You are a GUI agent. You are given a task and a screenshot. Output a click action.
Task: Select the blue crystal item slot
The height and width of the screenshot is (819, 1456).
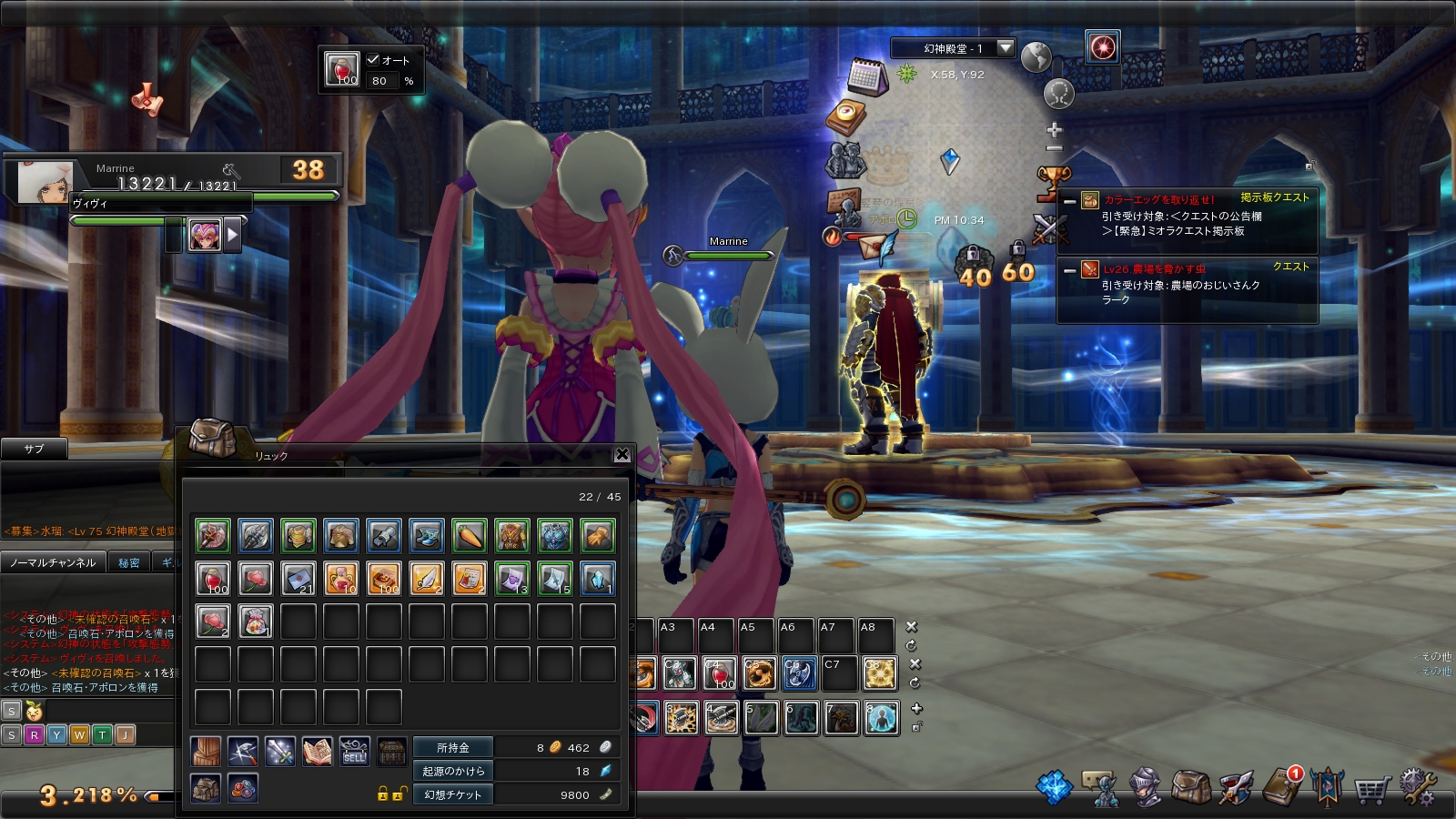click(598, 579)
